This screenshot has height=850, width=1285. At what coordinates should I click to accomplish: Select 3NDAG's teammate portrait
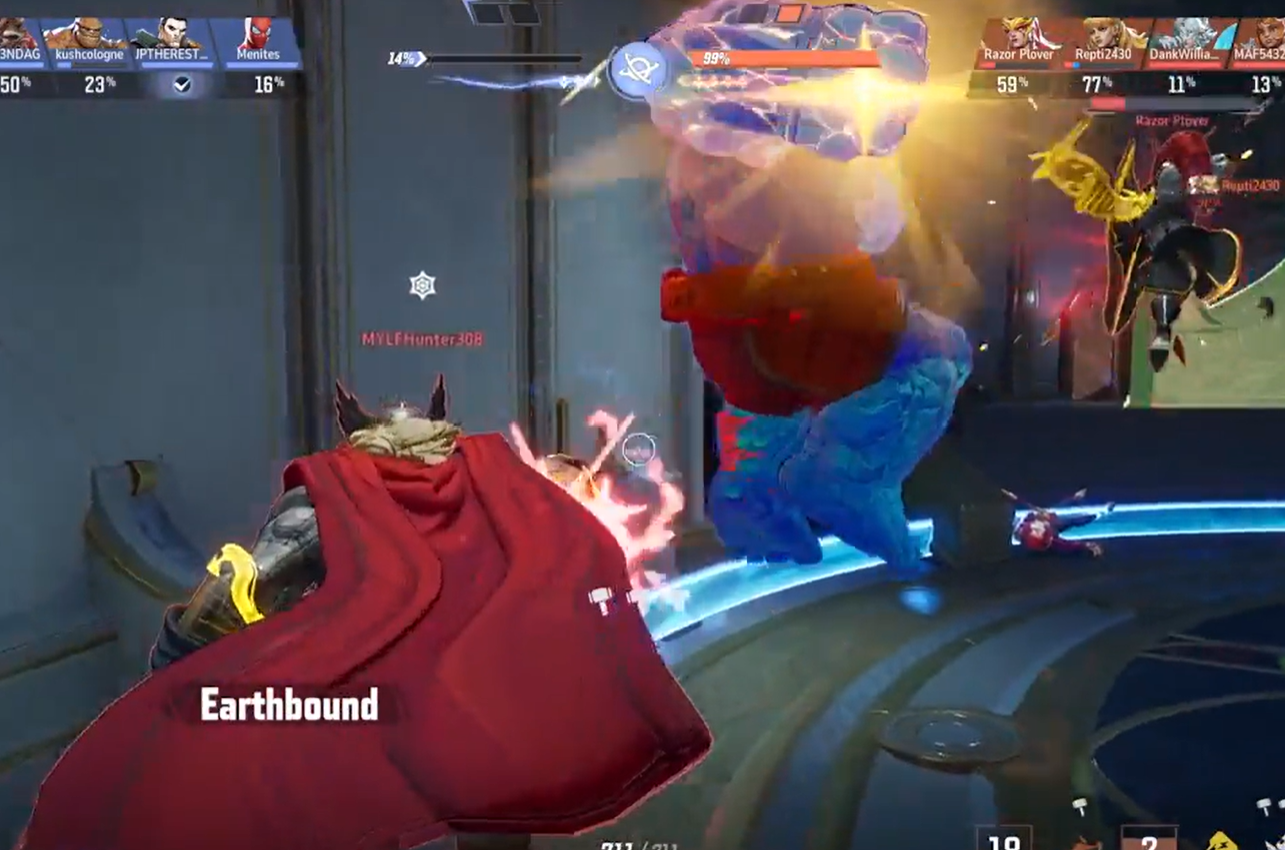coord(18,36)
